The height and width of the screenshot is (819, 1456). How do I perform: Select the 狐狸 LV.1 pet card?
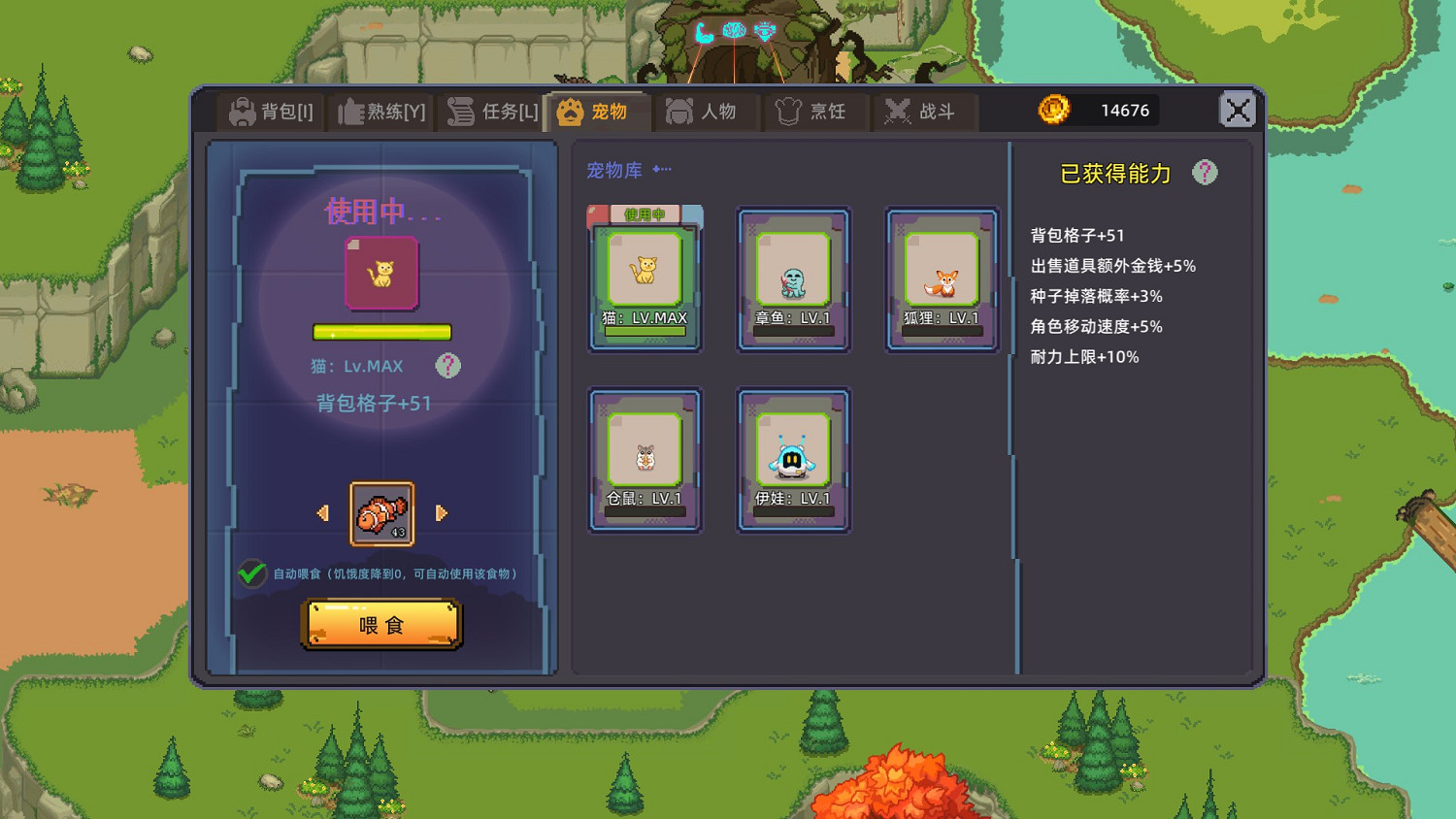(941, 279)
